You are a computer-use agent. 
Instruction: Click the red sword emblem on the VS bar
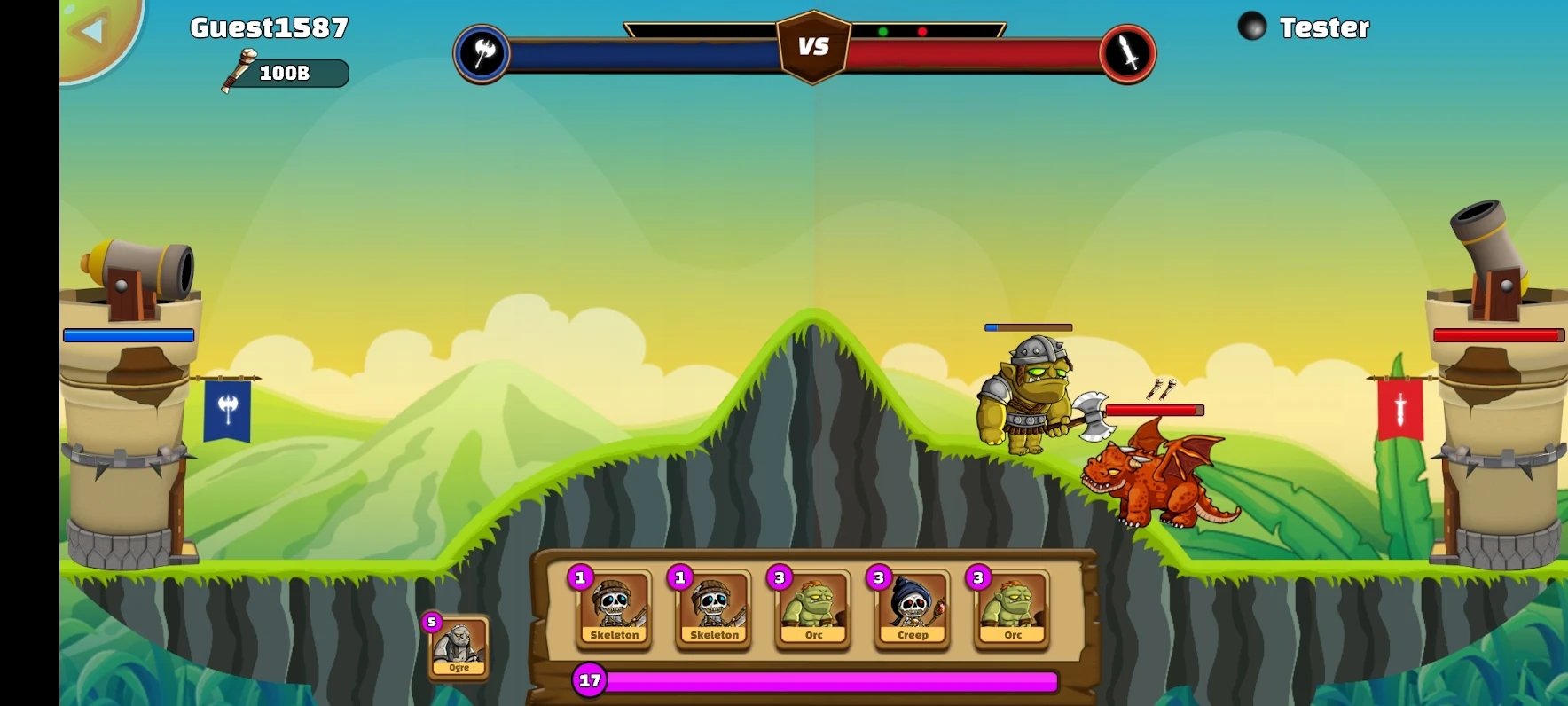(1127, 52)
